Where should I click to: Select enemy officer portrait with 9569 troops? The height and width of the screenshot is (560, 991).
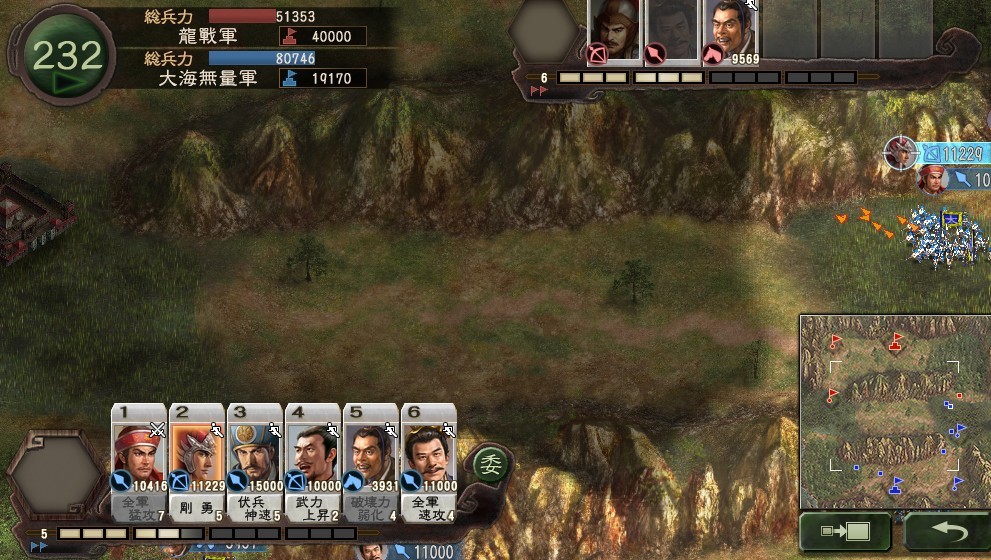(x=731, y=31)
